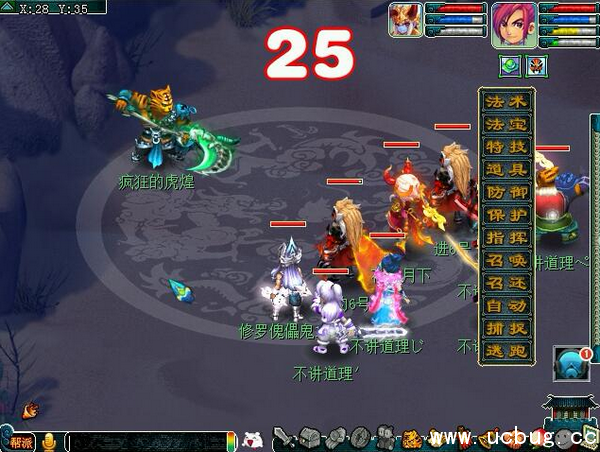
Task: Open the 指挥 command option
Action: (x=507, y=238)
